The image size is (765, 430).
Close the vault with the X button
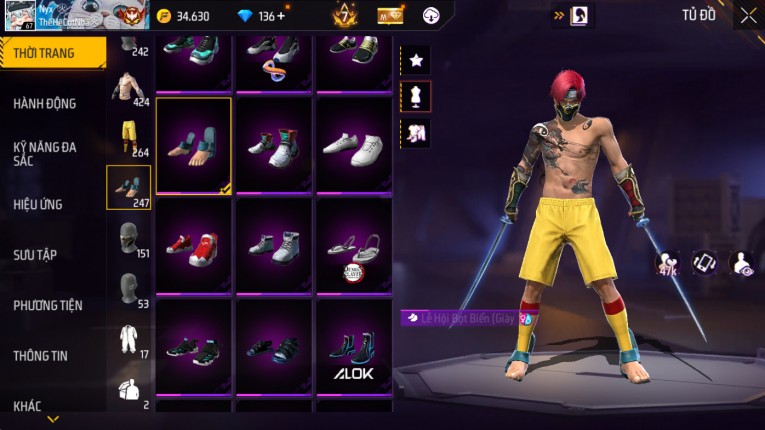pyautogui.click(x=748, y=15)
